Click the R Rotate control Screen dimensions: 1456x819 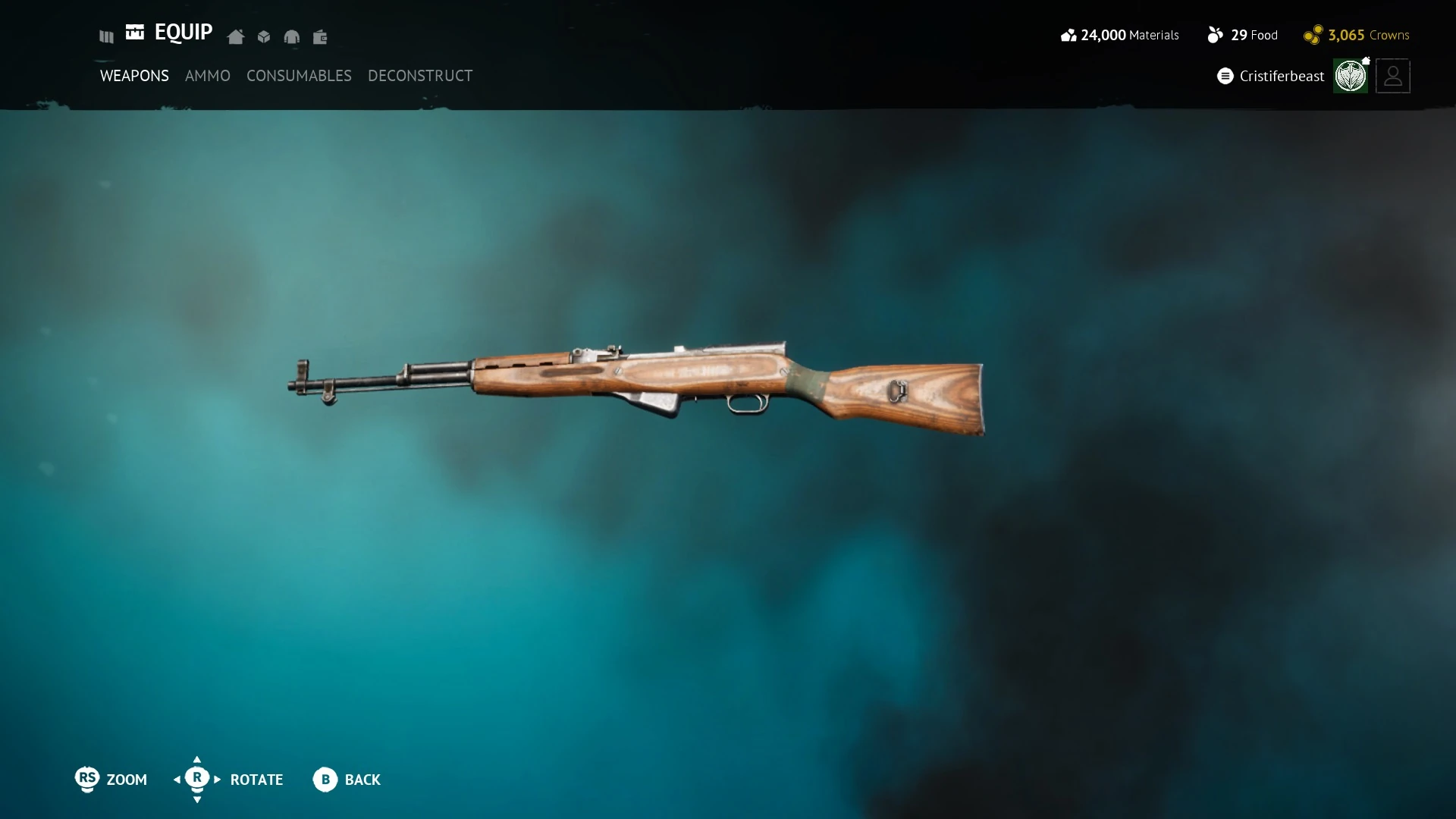click(x=197, y=780)
